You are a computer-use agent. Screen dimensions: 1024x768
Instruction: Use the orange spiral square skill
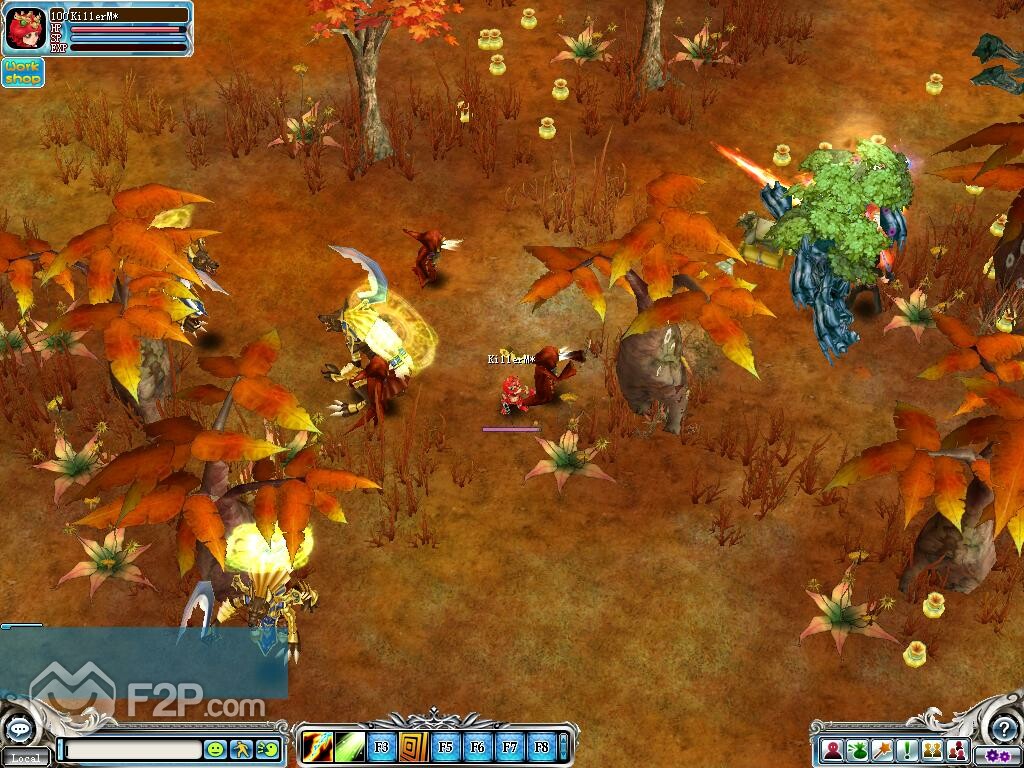click(413, 746)
